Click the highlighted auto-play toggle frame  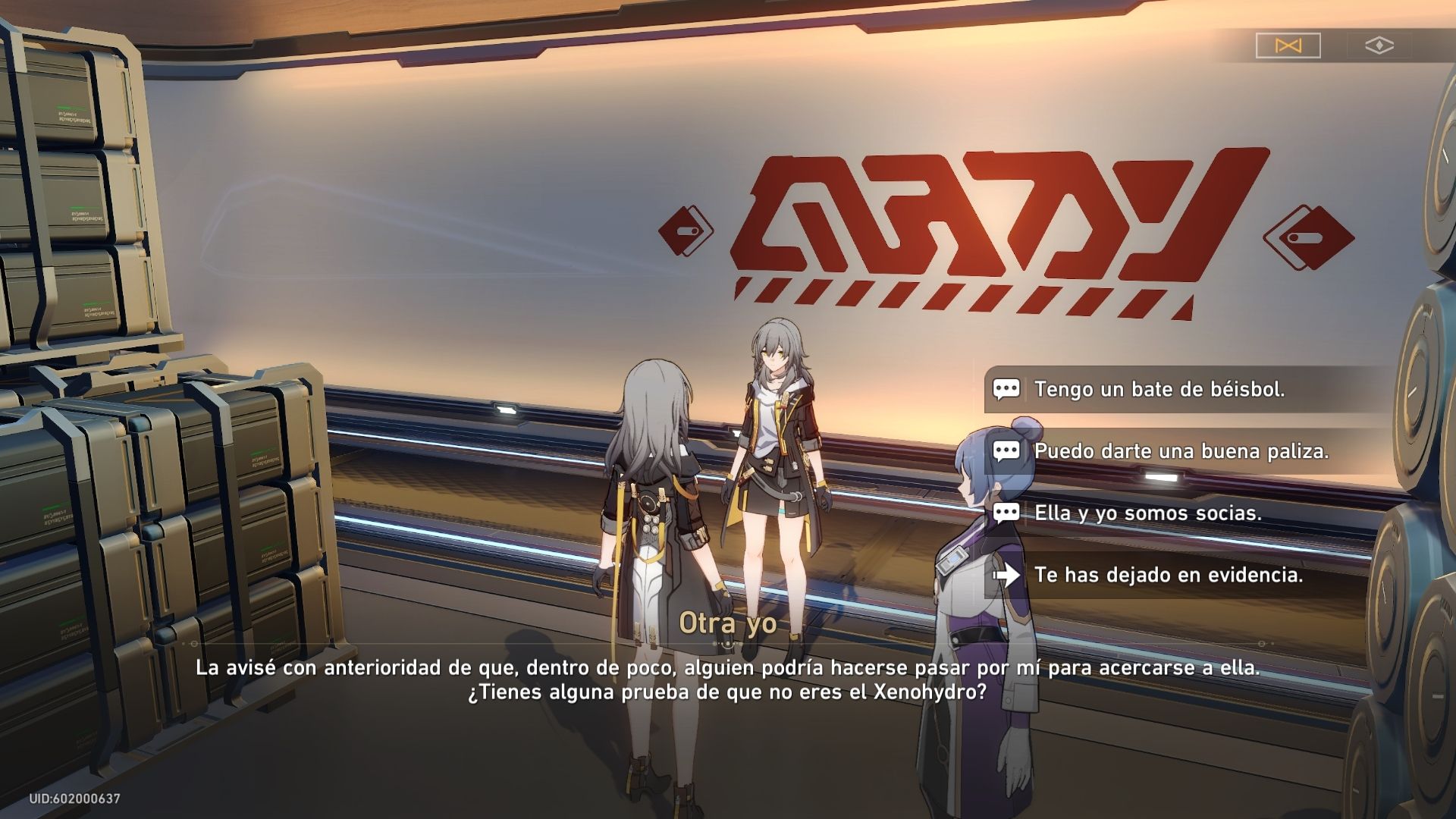[1287, 45]
